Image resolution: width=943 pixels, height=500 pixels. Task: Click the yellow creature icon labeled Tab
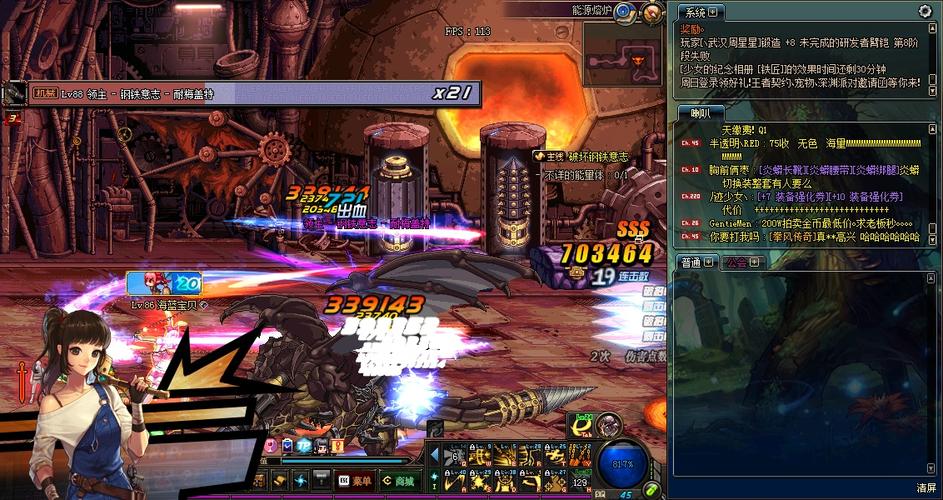tap(582, 428)
